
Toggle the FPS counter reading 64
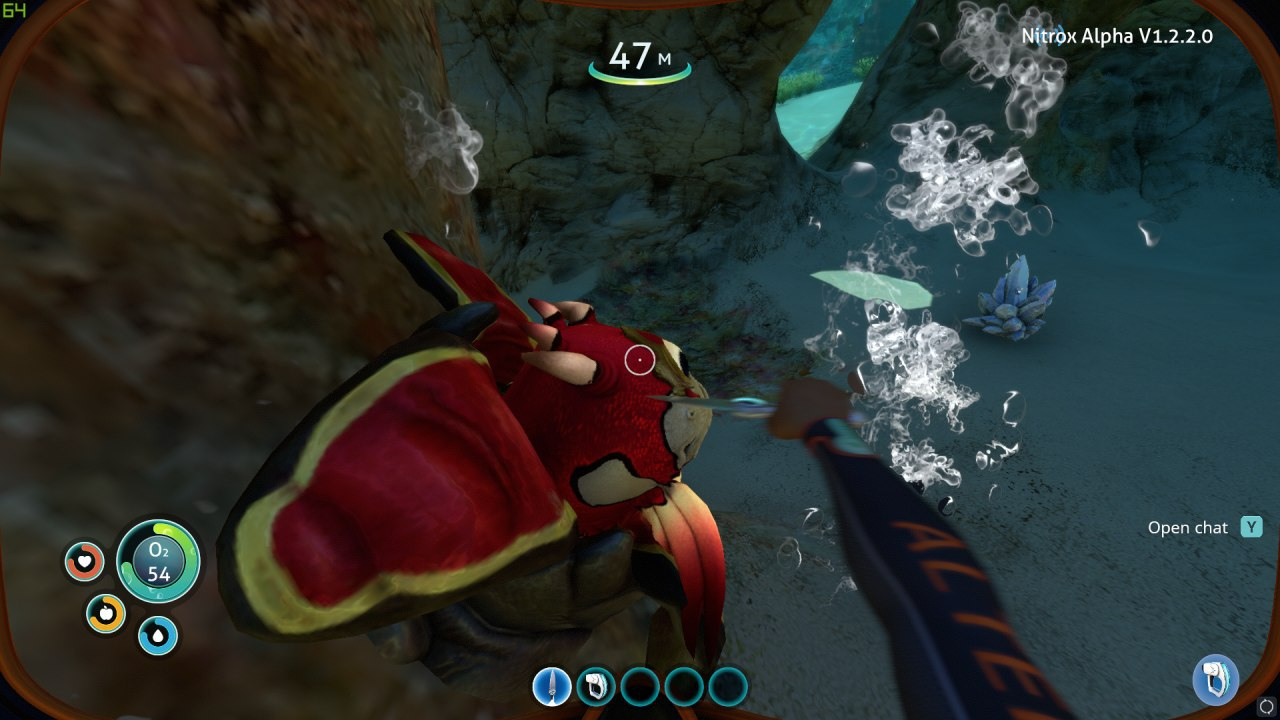[15, 11]
